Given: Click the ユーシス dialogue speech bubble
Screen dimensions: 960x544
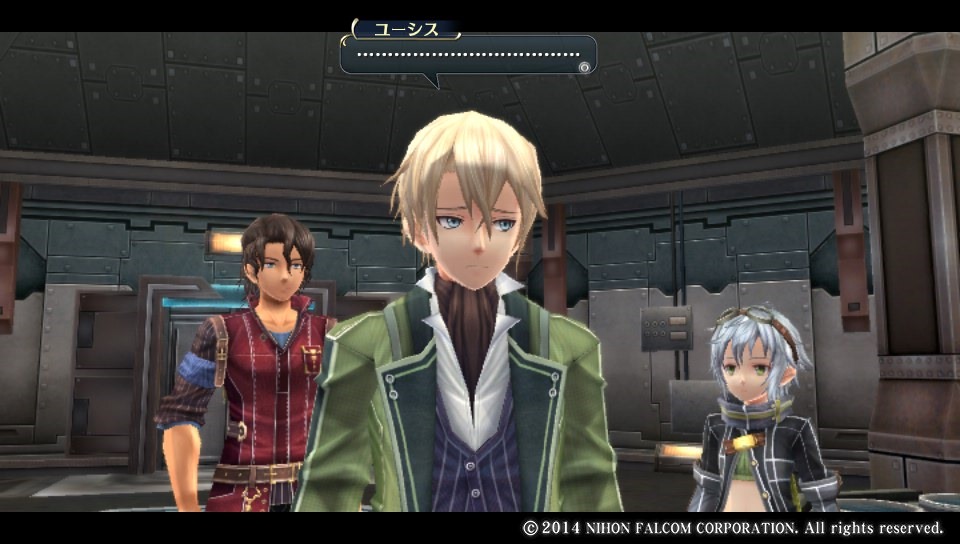Looking at the screenshot, I should 467,55.
